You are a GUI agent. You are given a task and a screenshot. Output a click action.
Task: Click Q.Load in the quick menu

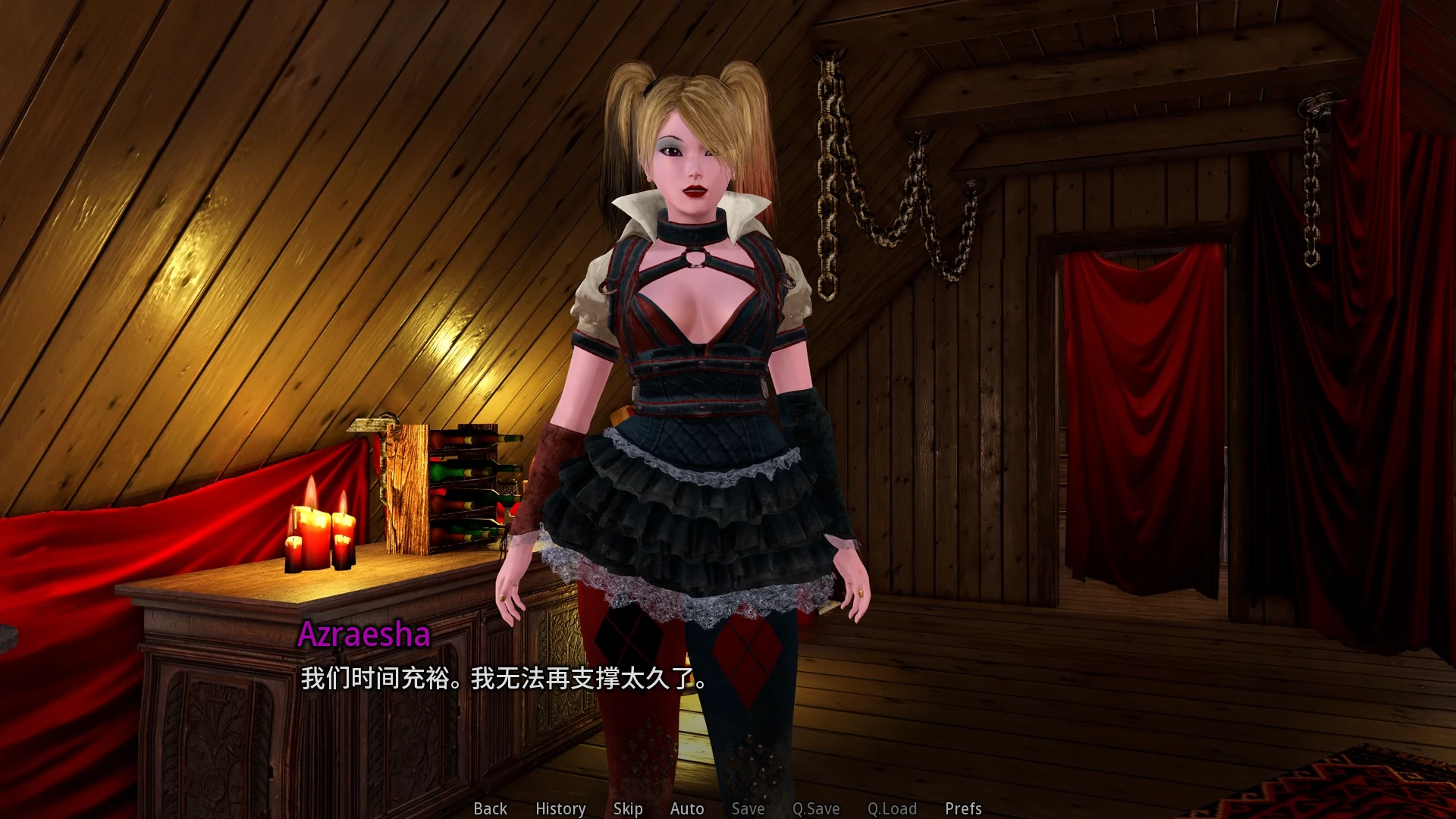click(x=892, y=808)
